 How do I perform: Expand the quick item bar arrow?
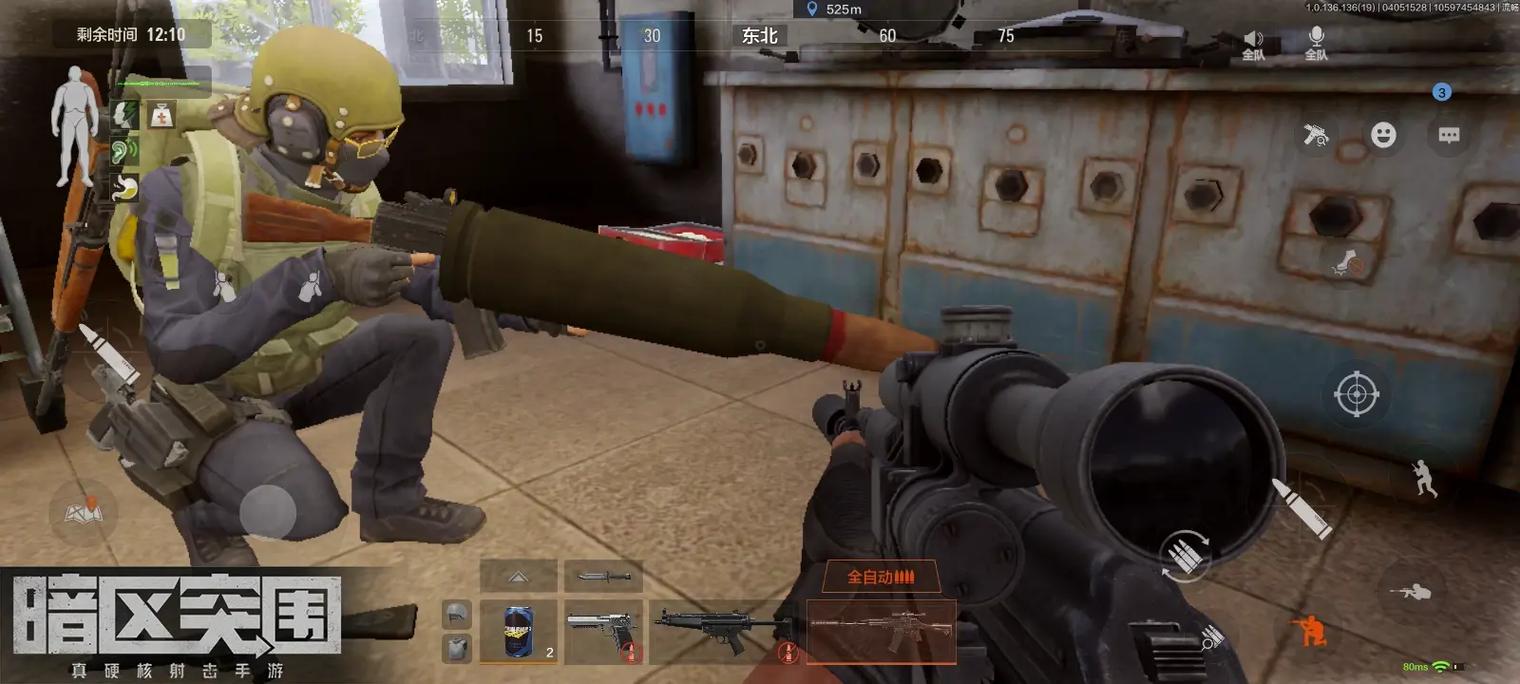click(x=518, y=576)
